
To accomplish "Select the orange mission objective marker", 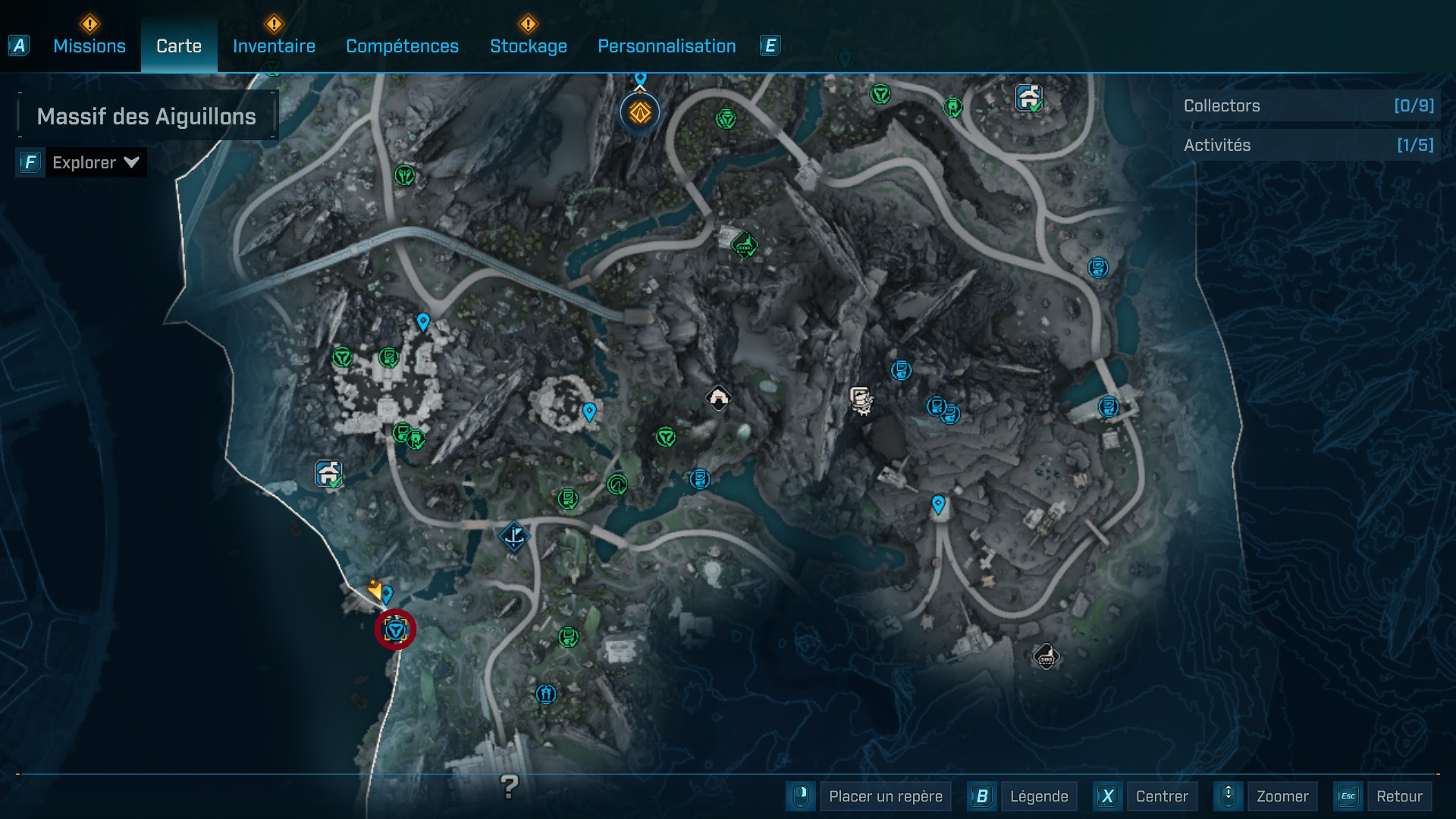I will click(x=640, y=113).
